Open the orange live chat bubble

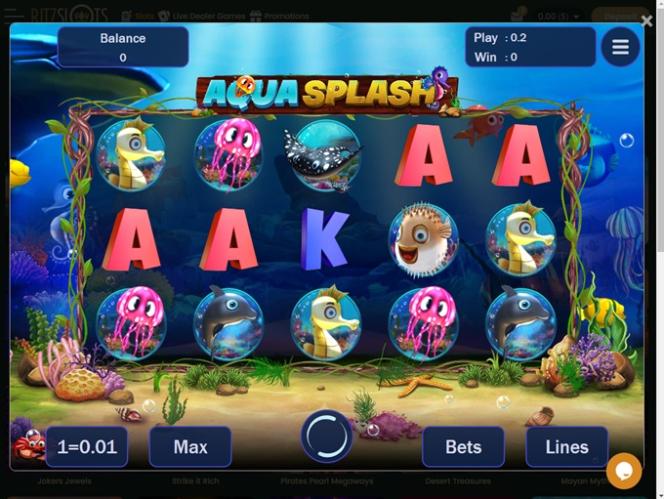[624, 470]
